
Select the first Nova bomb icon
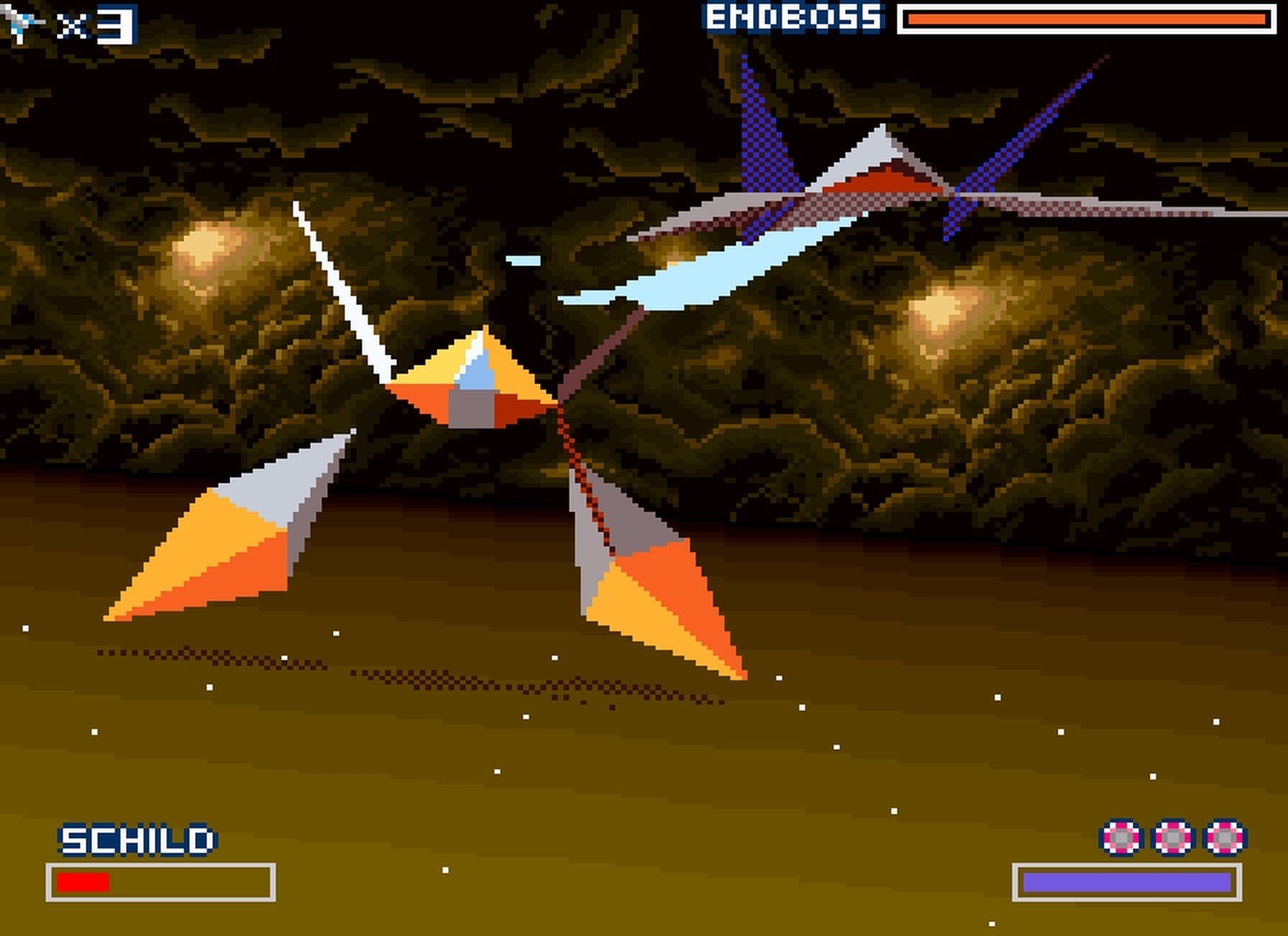pyautogui.click(x=1122, y=839)
